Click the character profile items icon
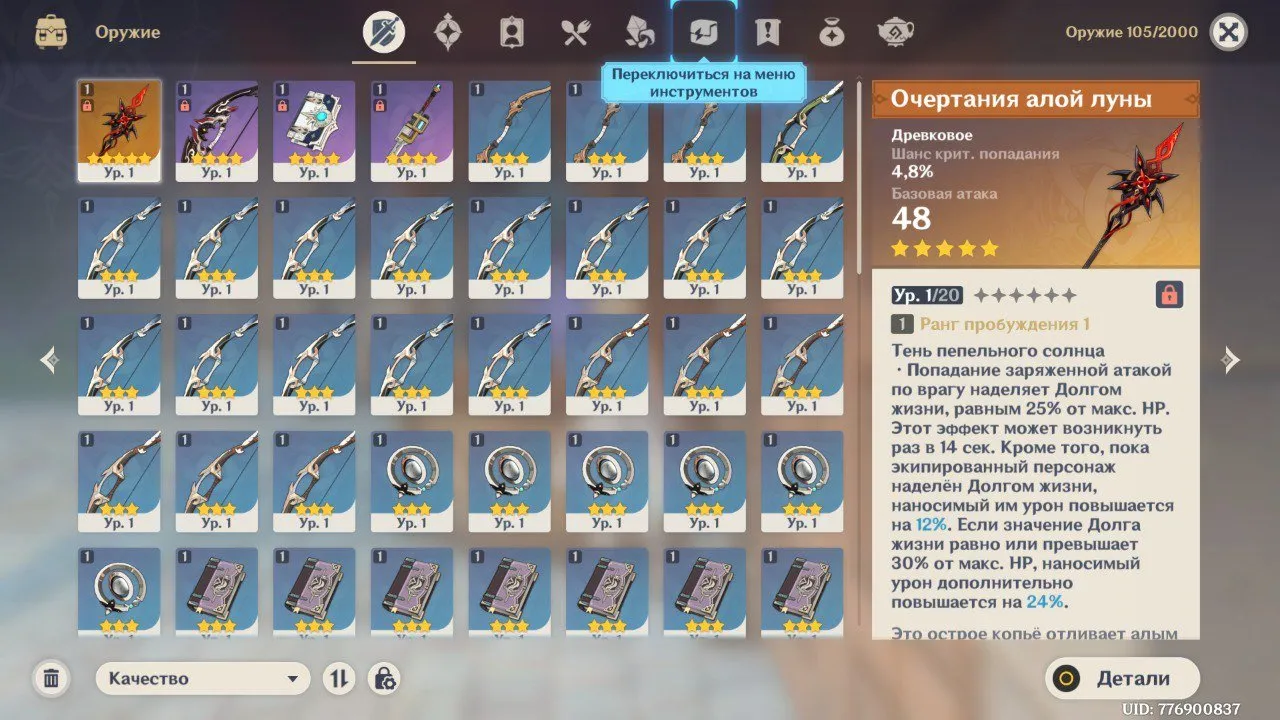 511,30
